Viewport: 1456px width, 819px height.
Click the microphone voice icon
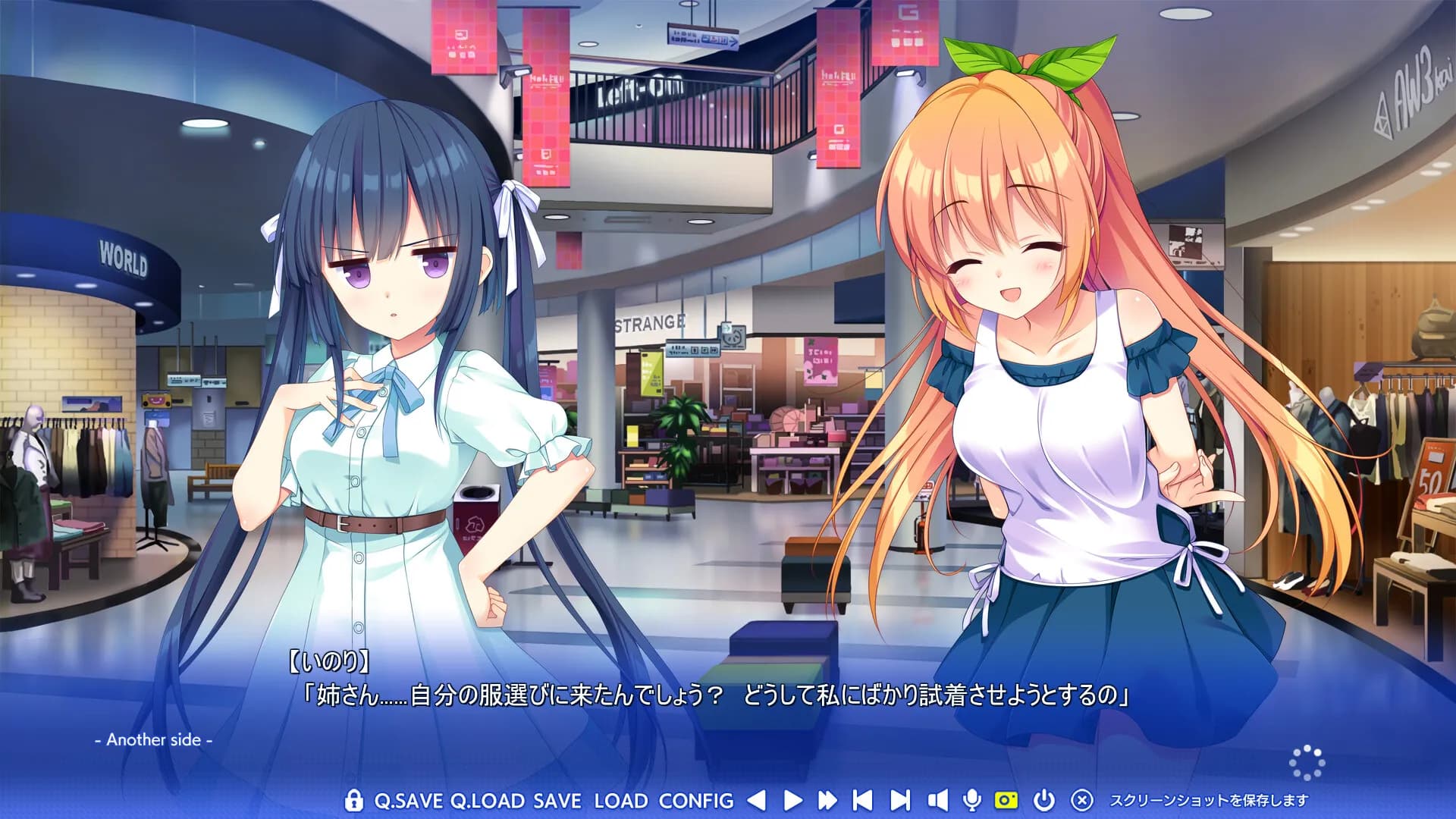[x=971, y=800]
